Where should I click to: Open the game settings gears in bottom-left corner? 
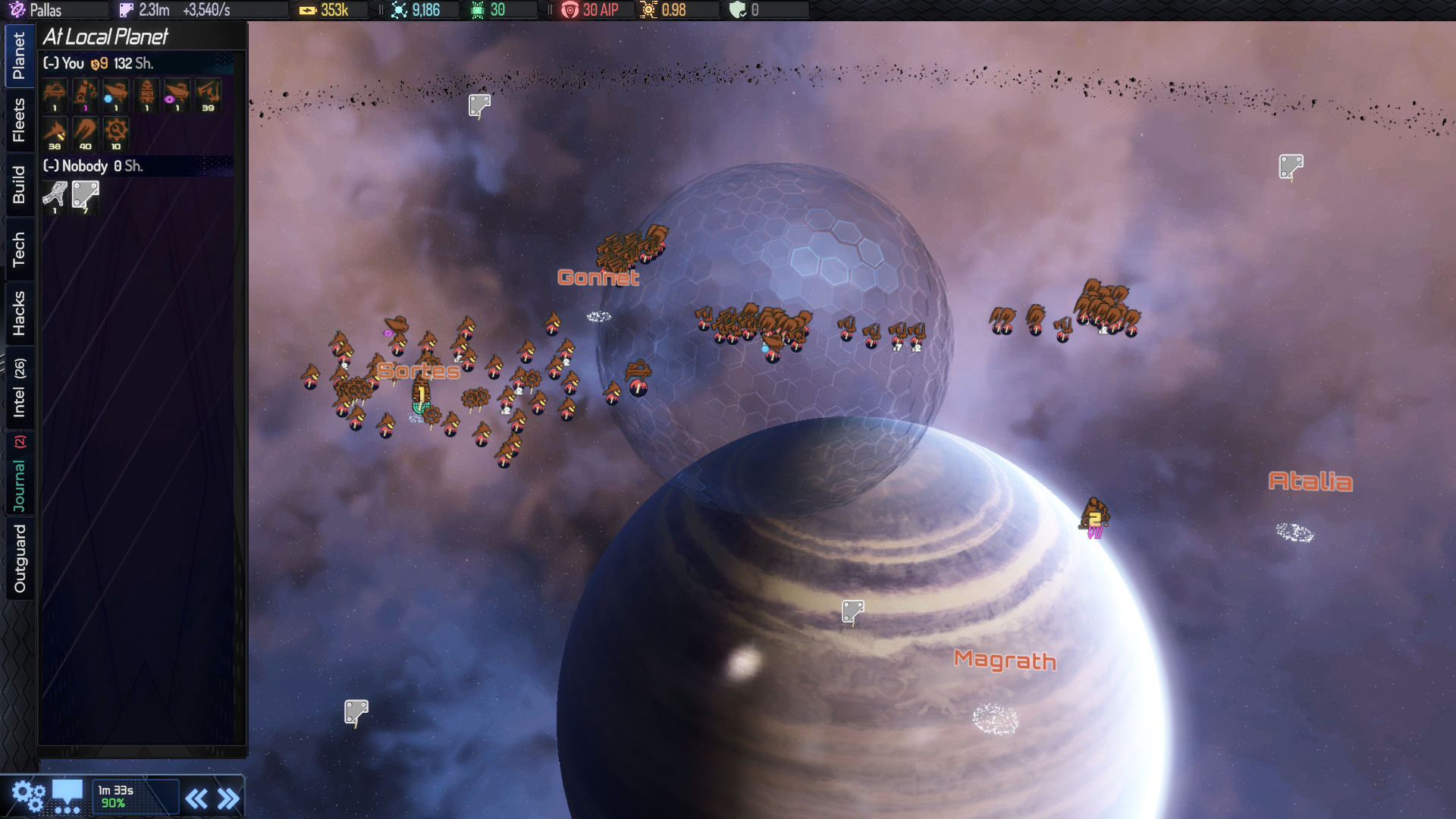pyautogui.click(x=29, y=795)
